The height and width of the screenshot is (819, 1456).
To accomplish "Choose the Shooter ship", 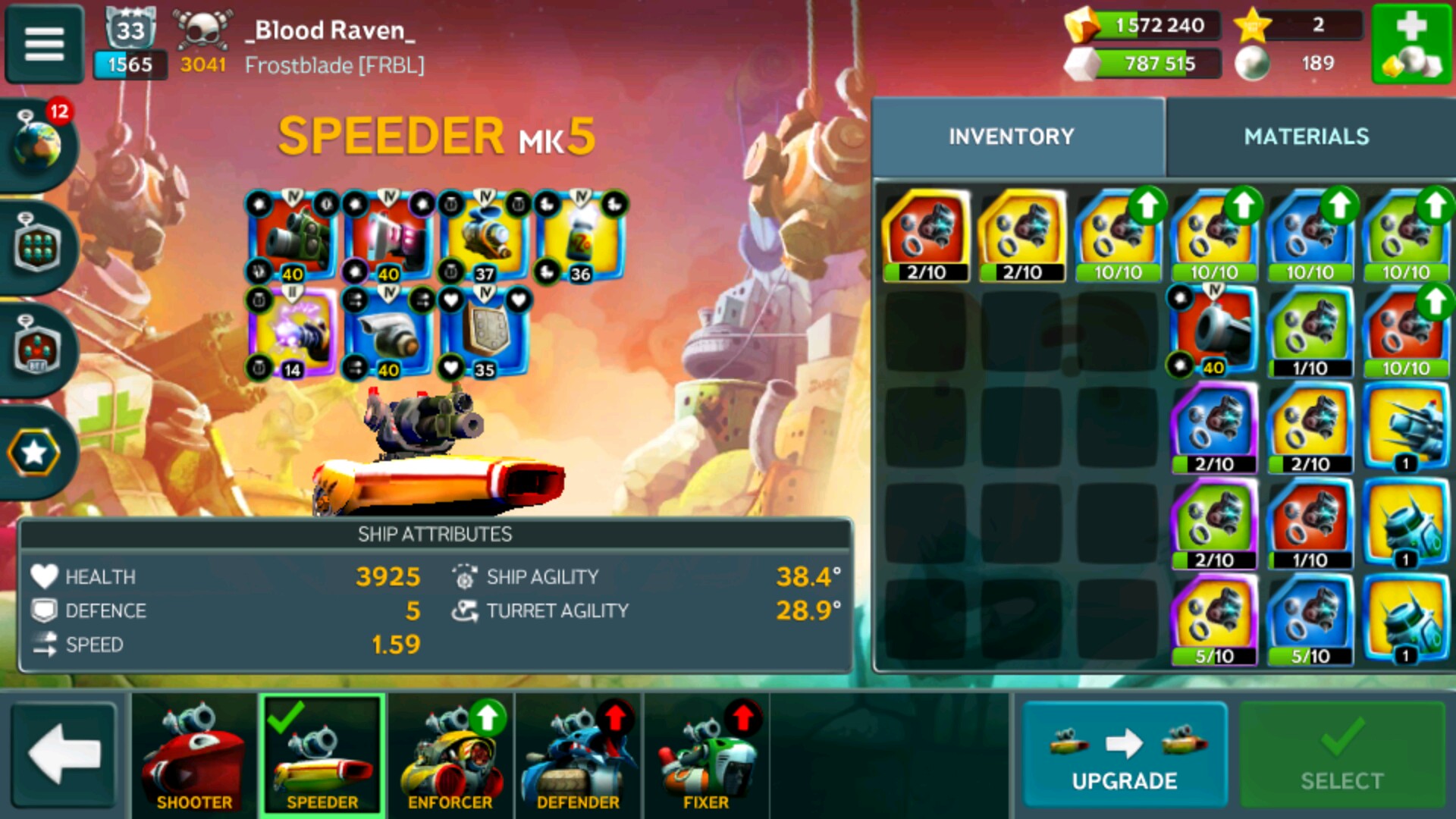I will 194,755.
